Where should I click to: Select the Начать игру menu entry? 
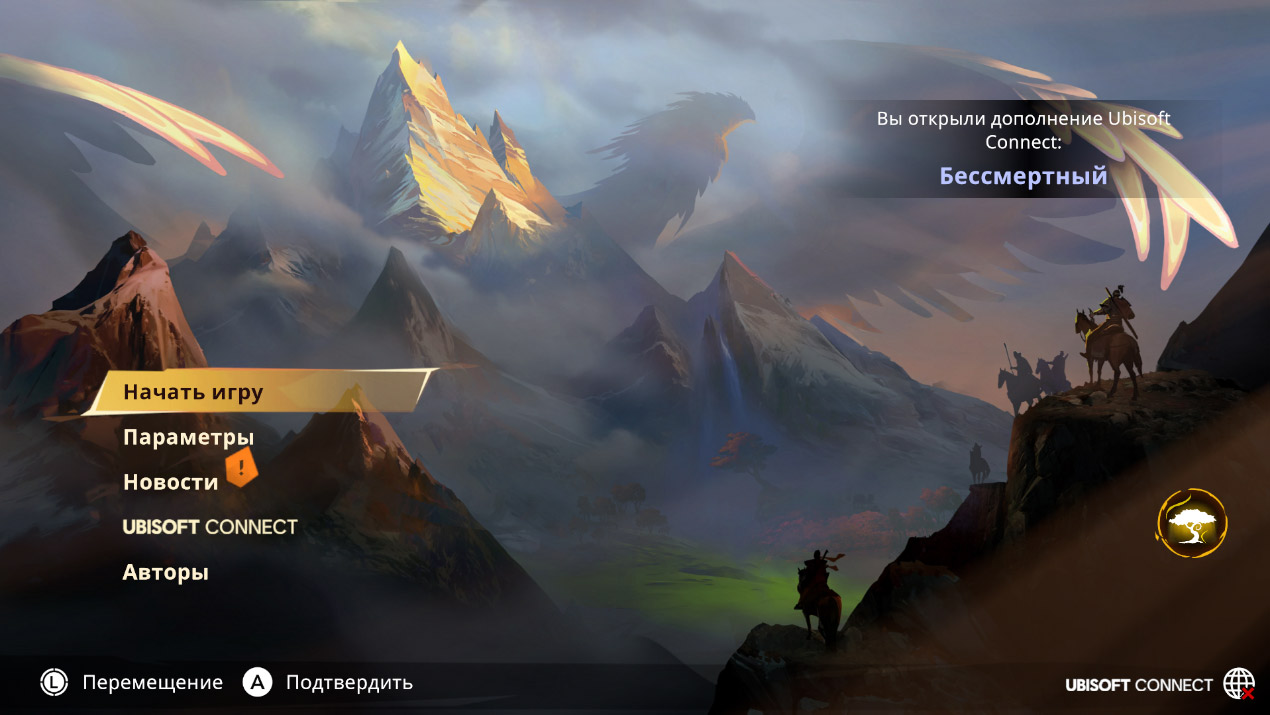click(x=193, y=391)
